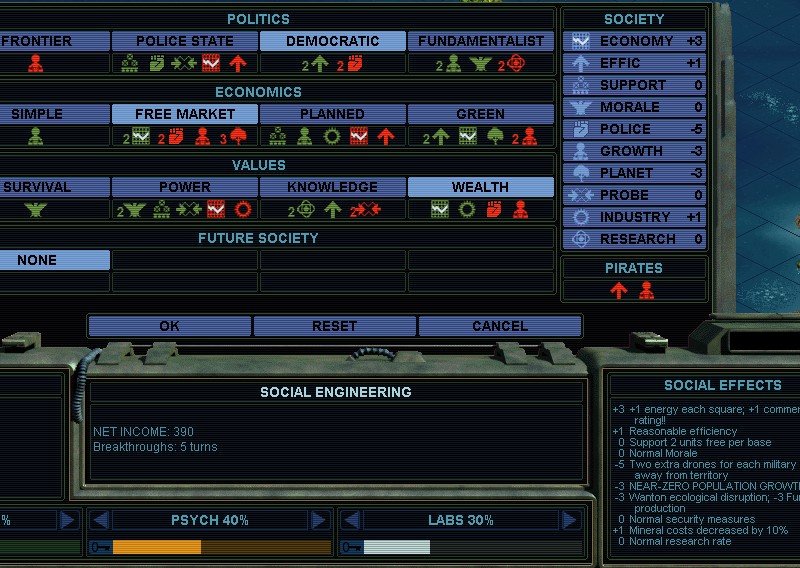The width and height of the screenshot is (800, 568).
Task: Choose Power as society value
Action: point(184,187)
